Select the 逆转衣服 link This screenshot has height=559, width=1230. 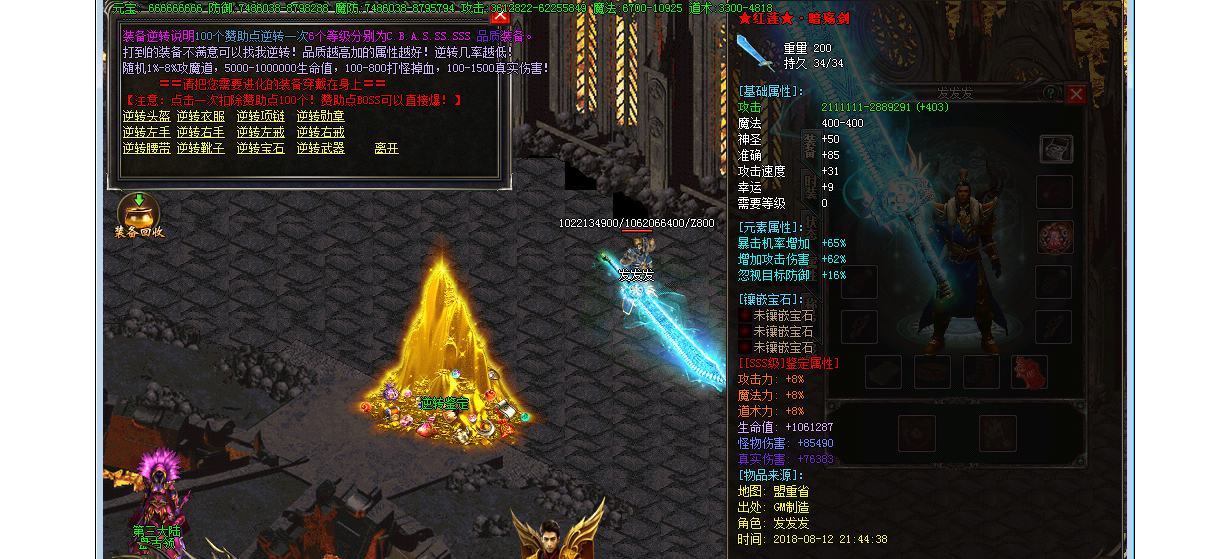[200, 116]
